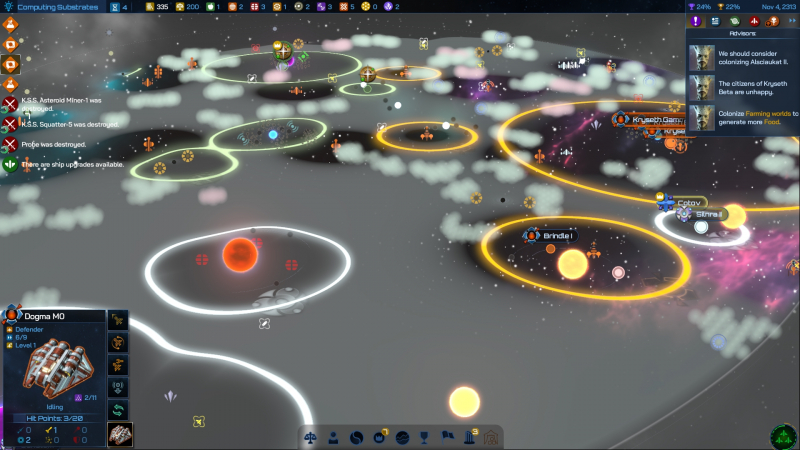Select advisor tip about colonizing Alsciaukat II
Image resolution: width=800 pixels, height=450 pixels.
click(x=743, y=56)
